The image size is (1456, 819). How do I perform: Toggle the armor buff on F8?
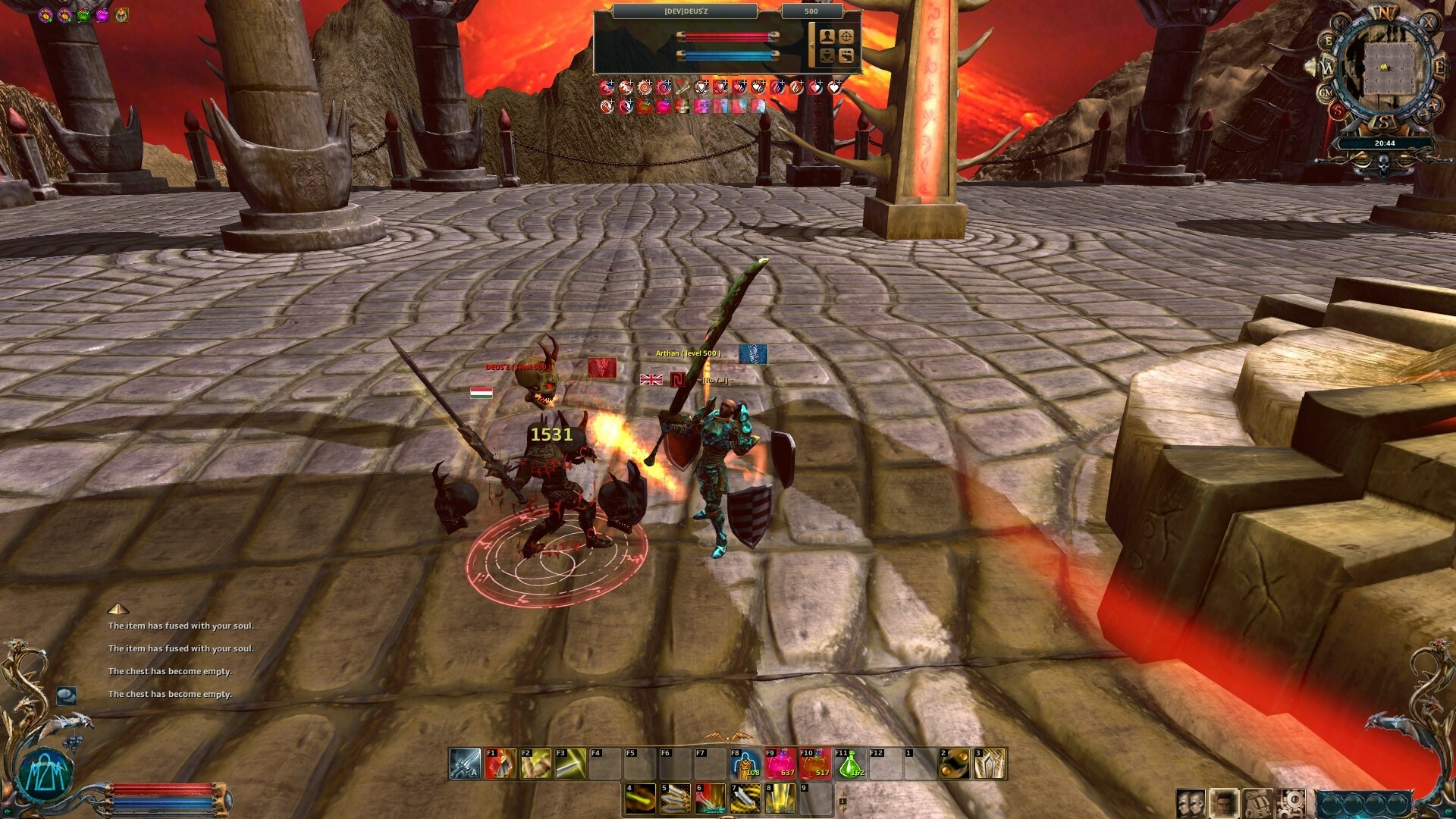[x=744, y=764]
